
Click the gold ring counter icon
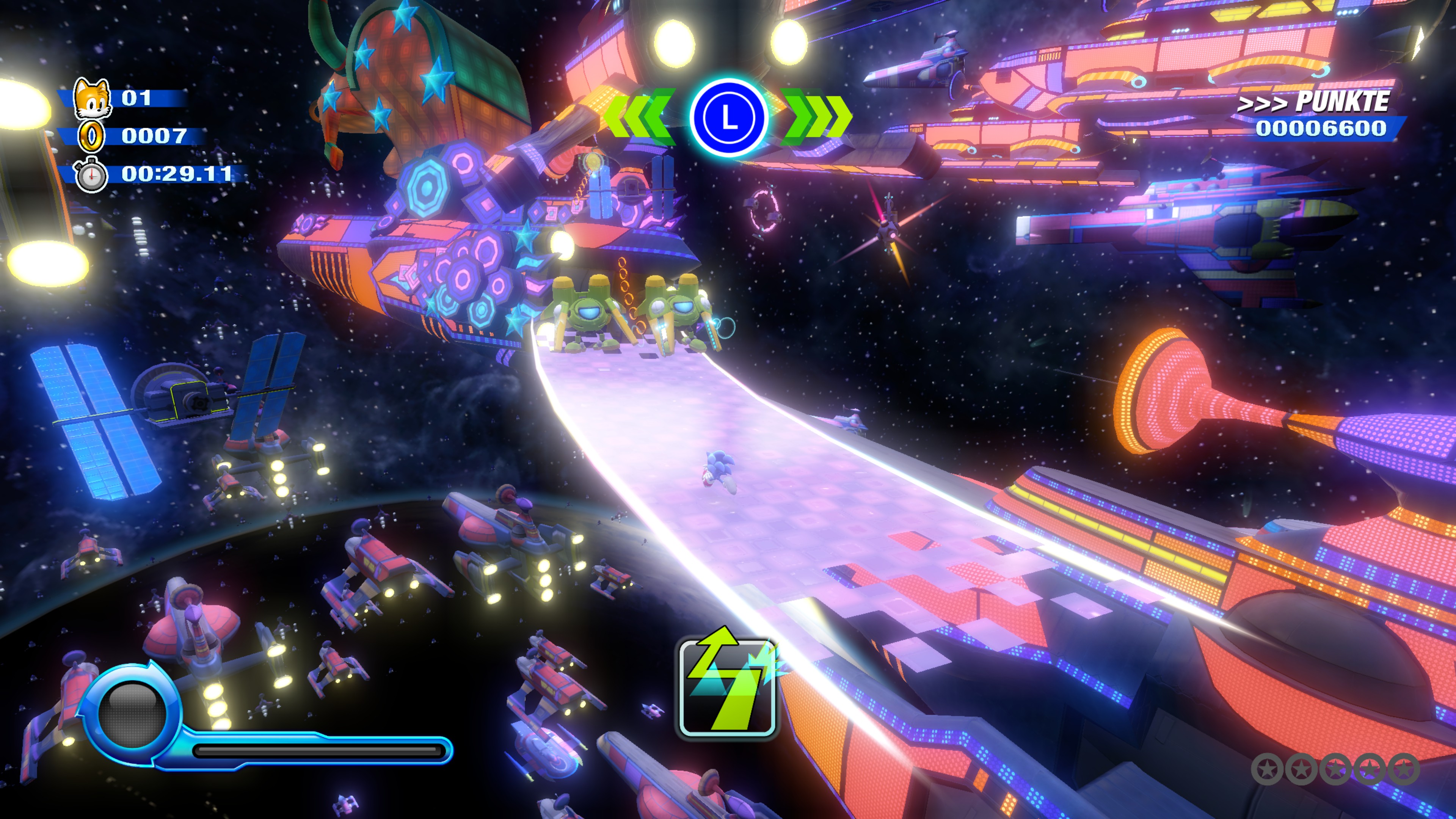tap(91, 136)
